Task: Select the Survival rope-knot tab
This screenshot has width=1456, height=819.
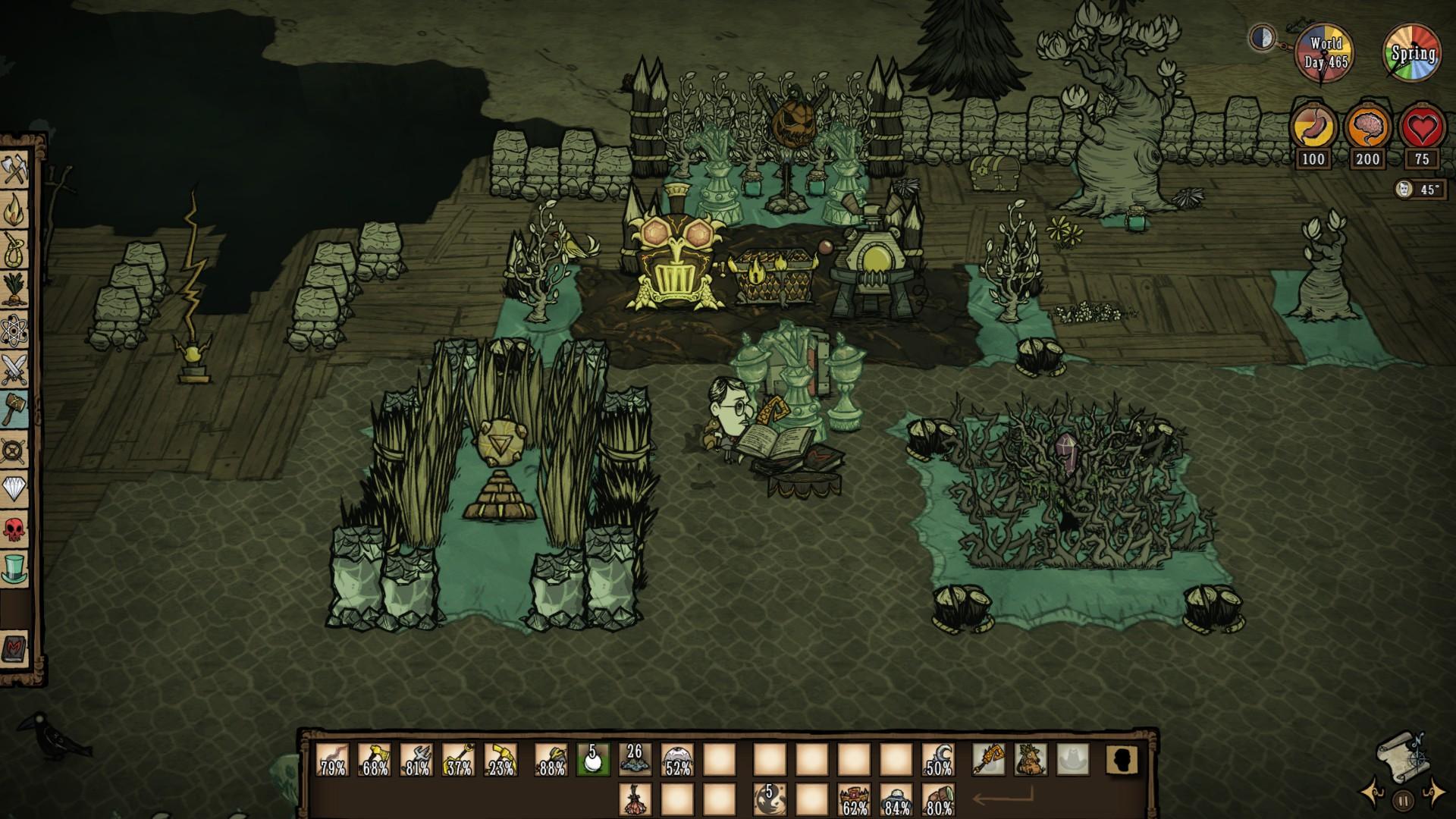Action: 15,249
